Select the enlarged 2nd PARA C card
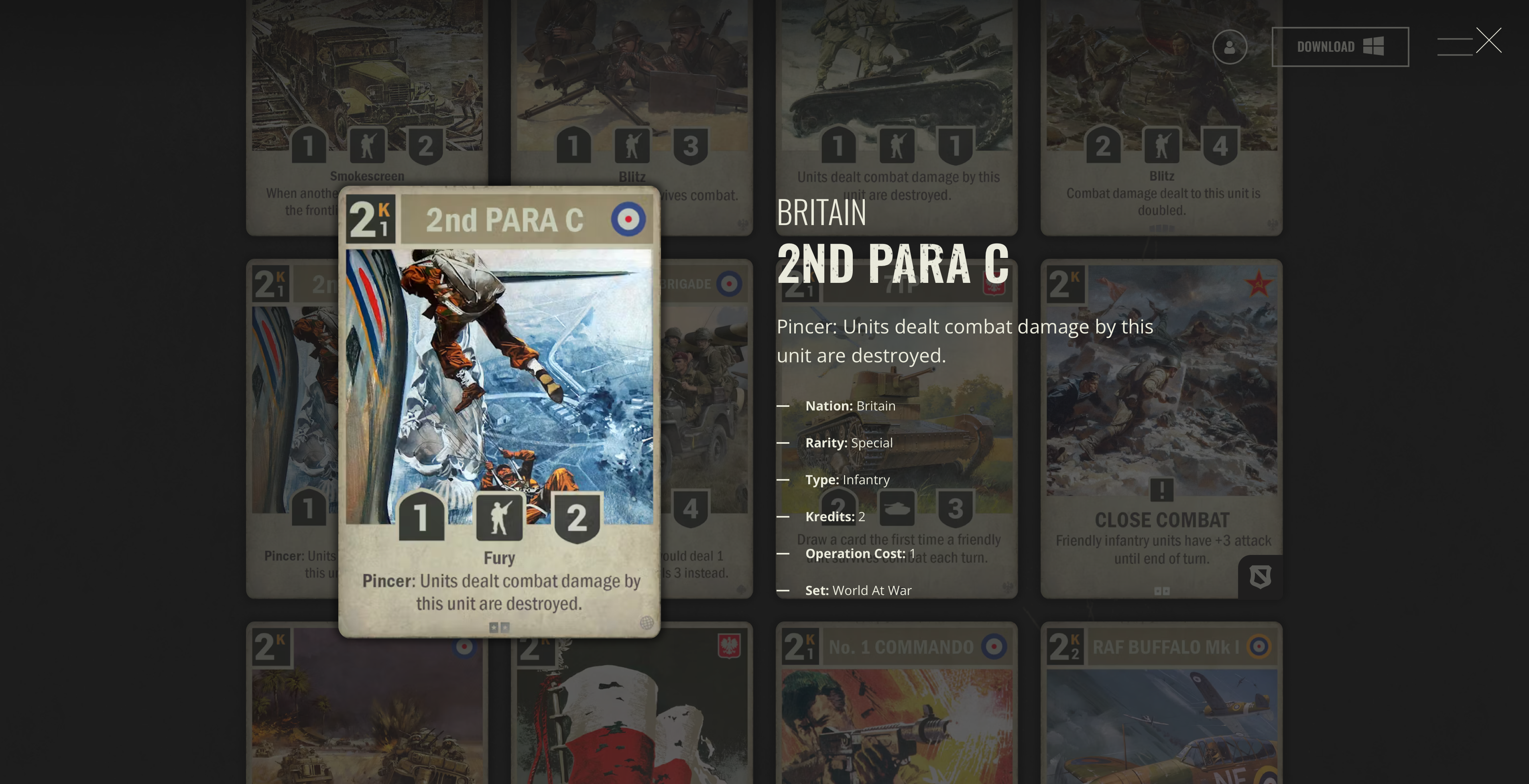The height and width of the screenshot is (784, 1529). click(x=498, y=411)
